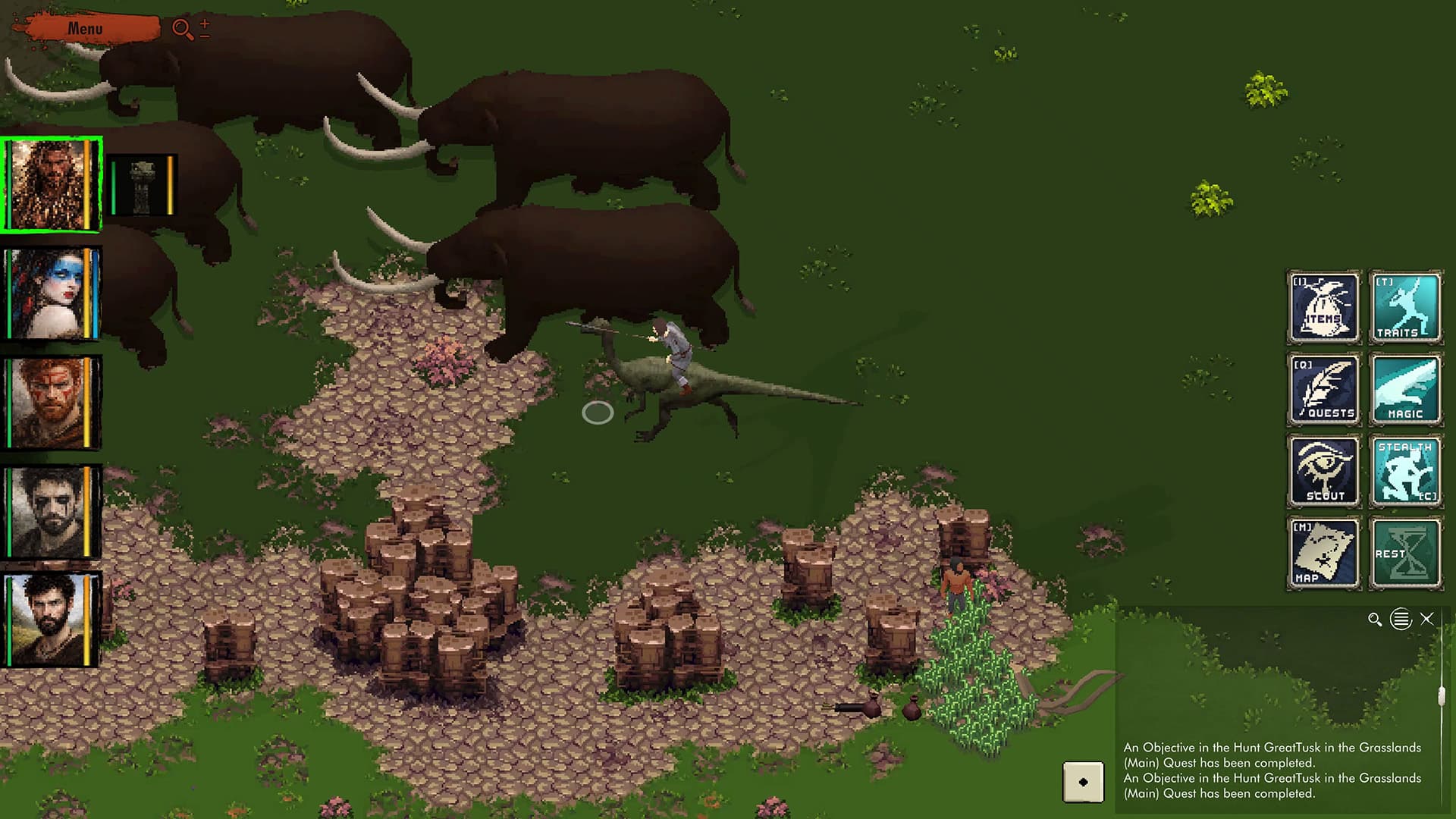Toggle Stealth mode
The width and height of the screenshot is (1456, 819).
coord(1405,471)
